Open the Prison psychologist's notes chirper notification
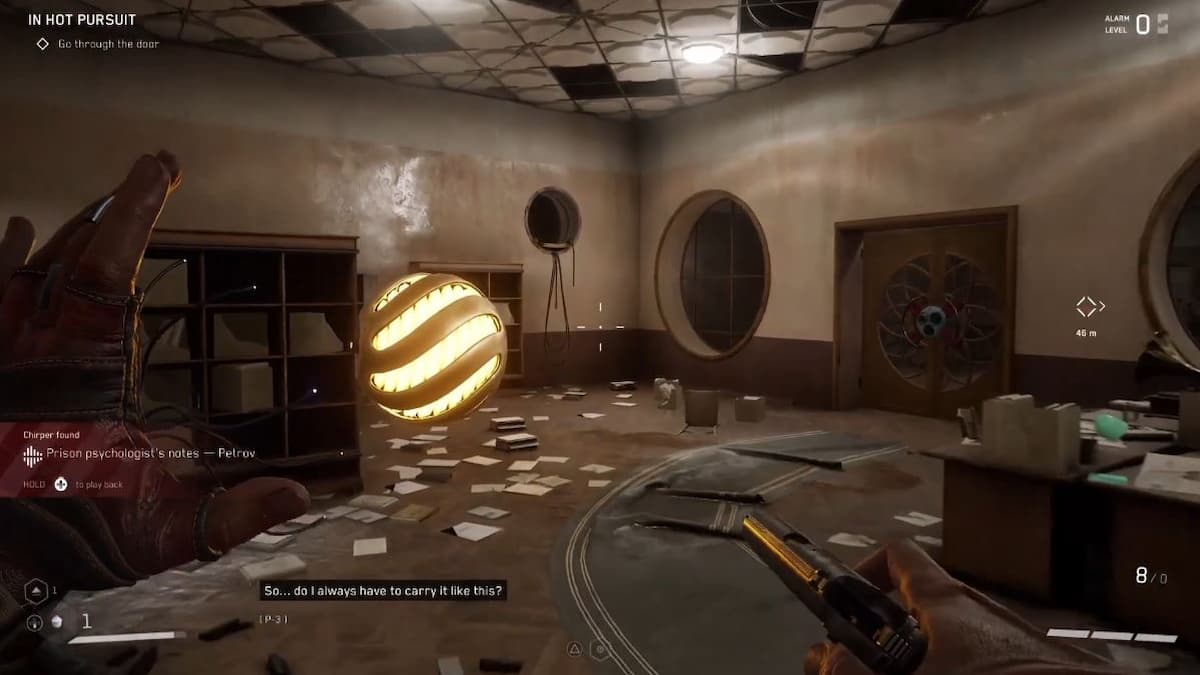This screenshot has height=675, width=1200. [x=150, y=453]
